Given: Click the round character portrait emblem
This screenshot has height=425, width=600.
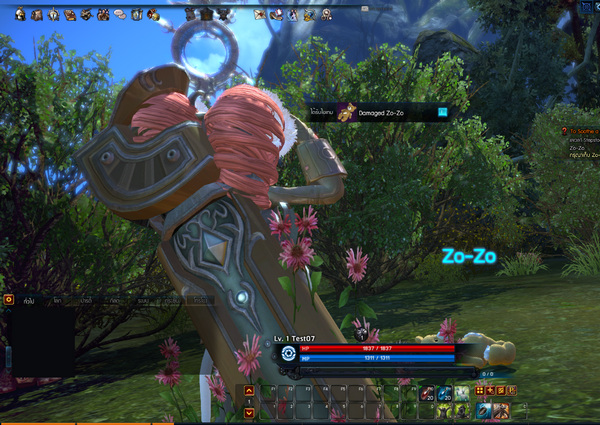Looking at the screenshot, I should 288,352.
